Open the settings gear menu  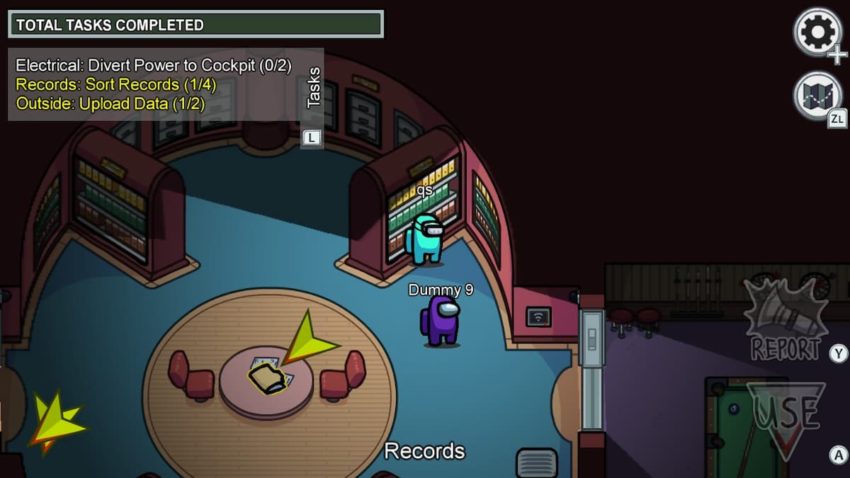(x=817, y=32)
